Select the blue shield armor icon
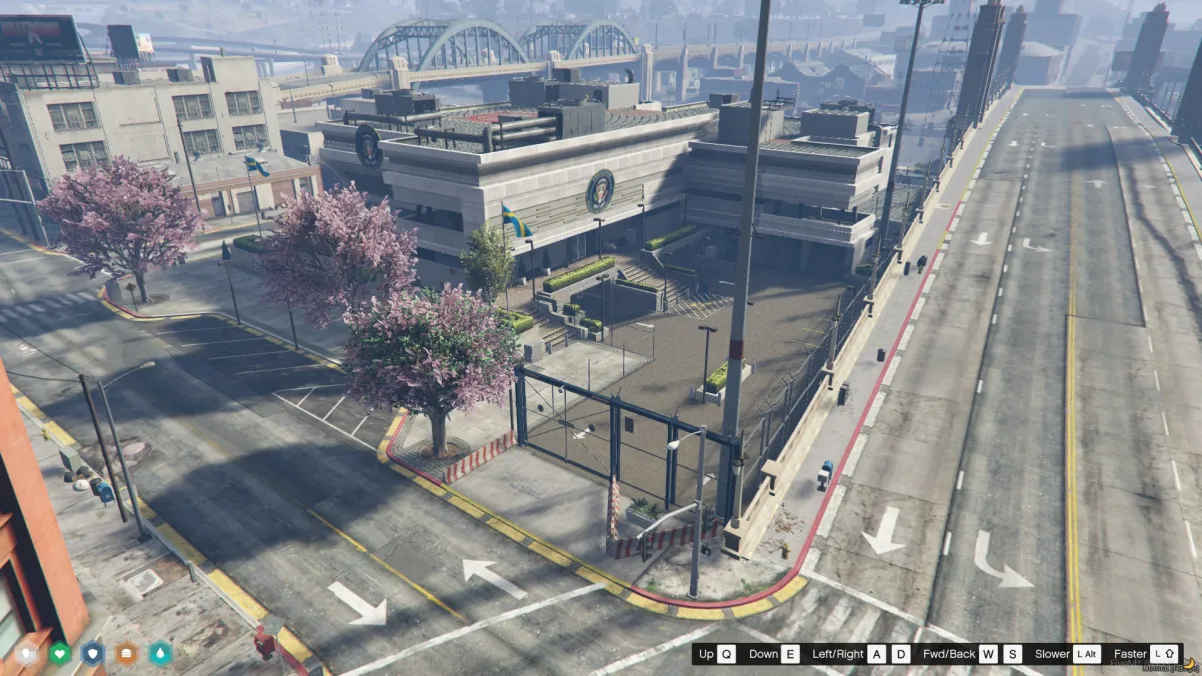 coord(93,654)
